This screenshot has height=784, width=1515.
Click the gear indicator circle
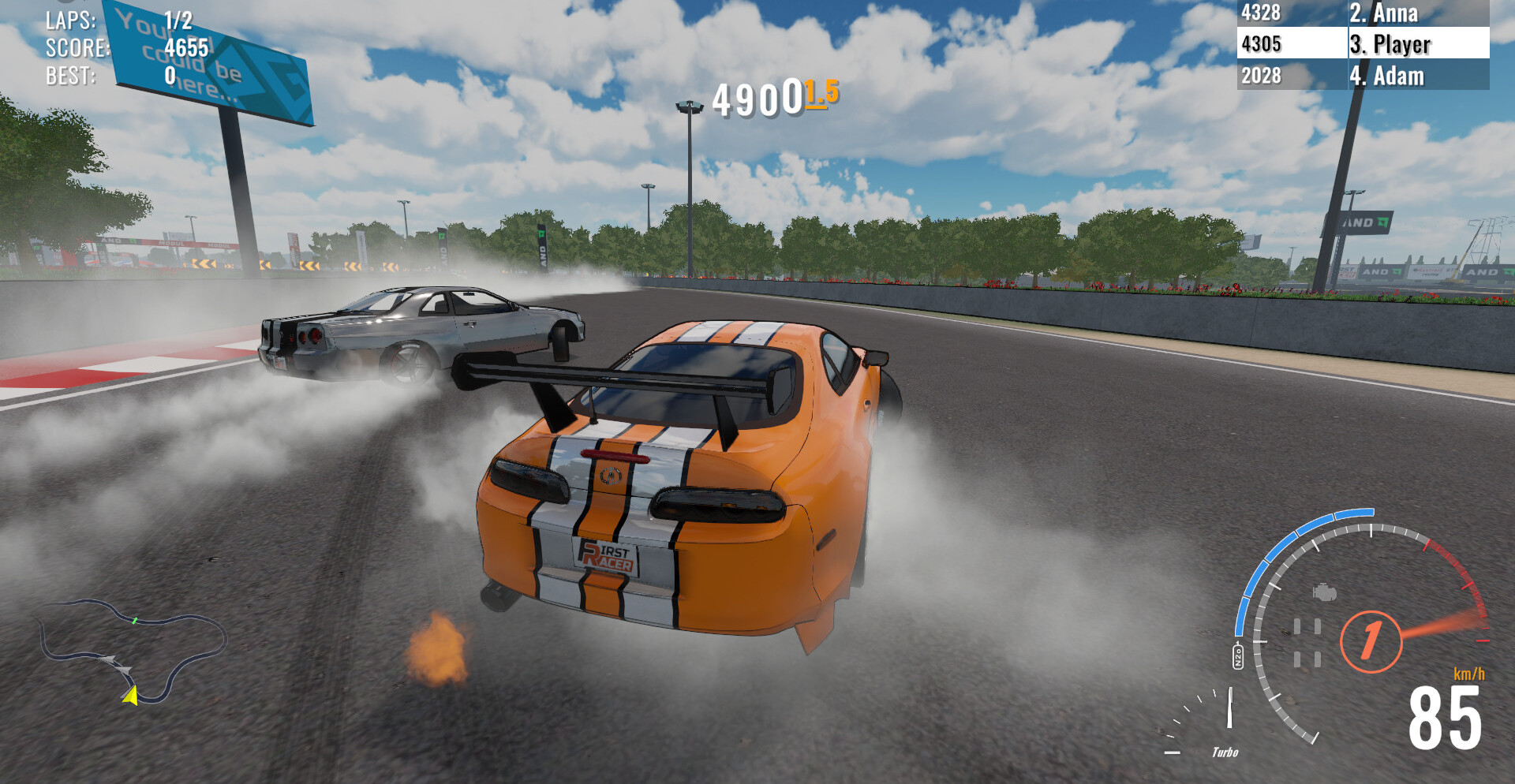click(1371, 641)
